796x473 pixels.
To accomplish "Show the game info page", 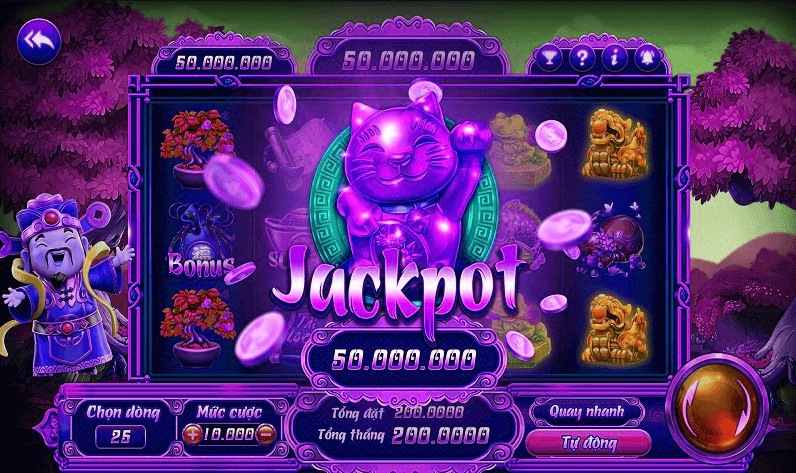I will (x=614, y=57).
